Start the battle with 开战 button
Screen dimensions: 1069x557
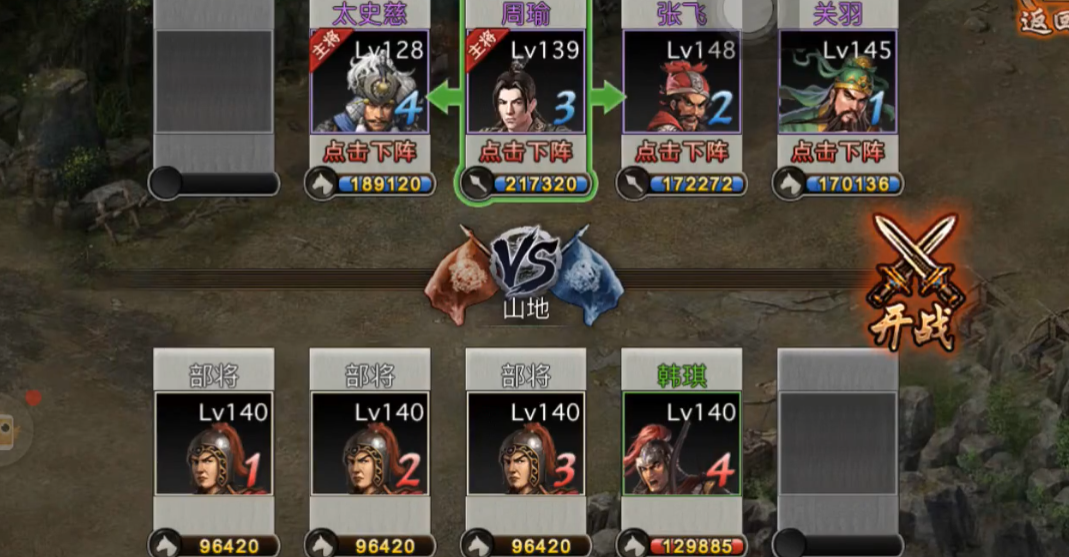pyautogui.click(x=913, y=286)
